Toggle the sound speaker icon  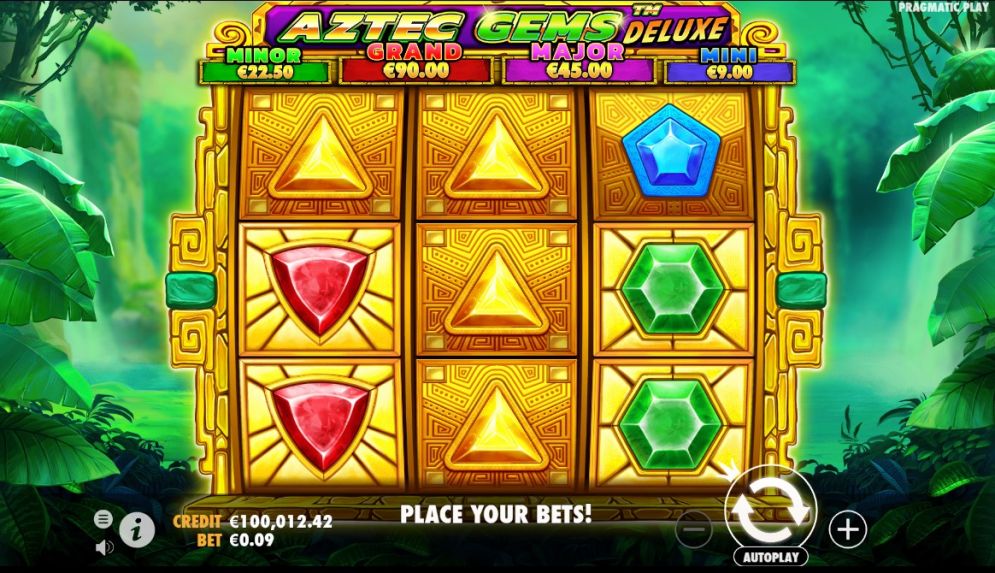click(x=104, y=547)
